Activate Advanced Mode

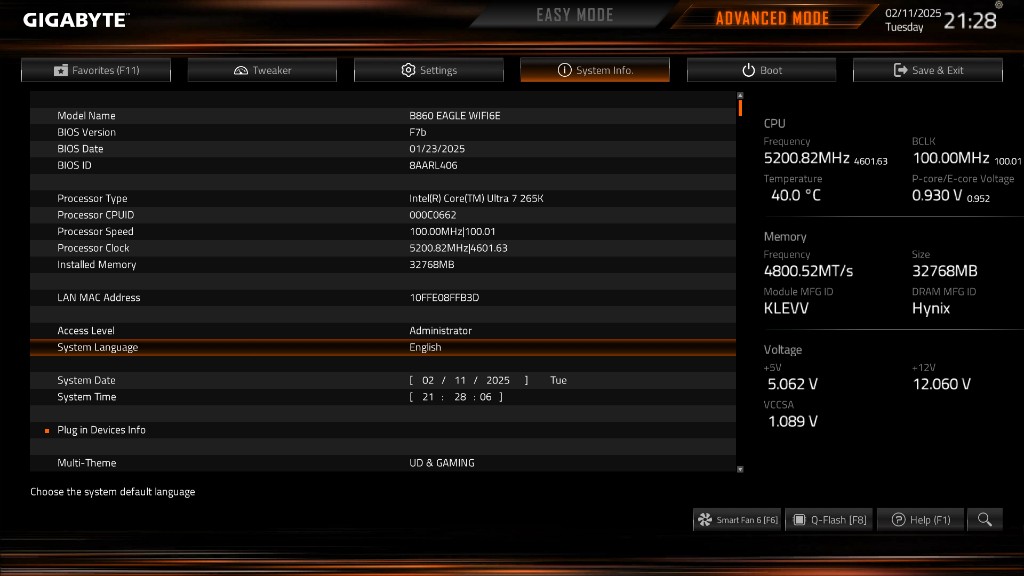pyautogui.click(x=771, y=18)
